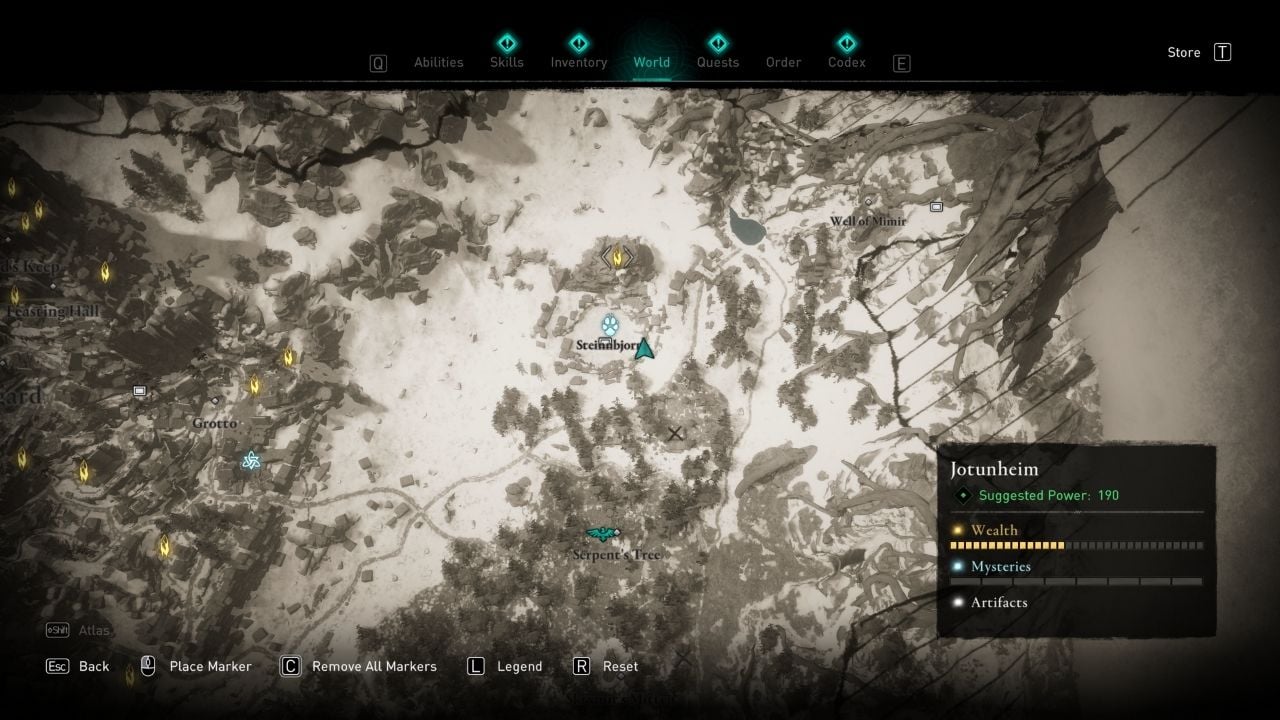
Task: Switch to the Skills tab
Action: tap(507, 62)
